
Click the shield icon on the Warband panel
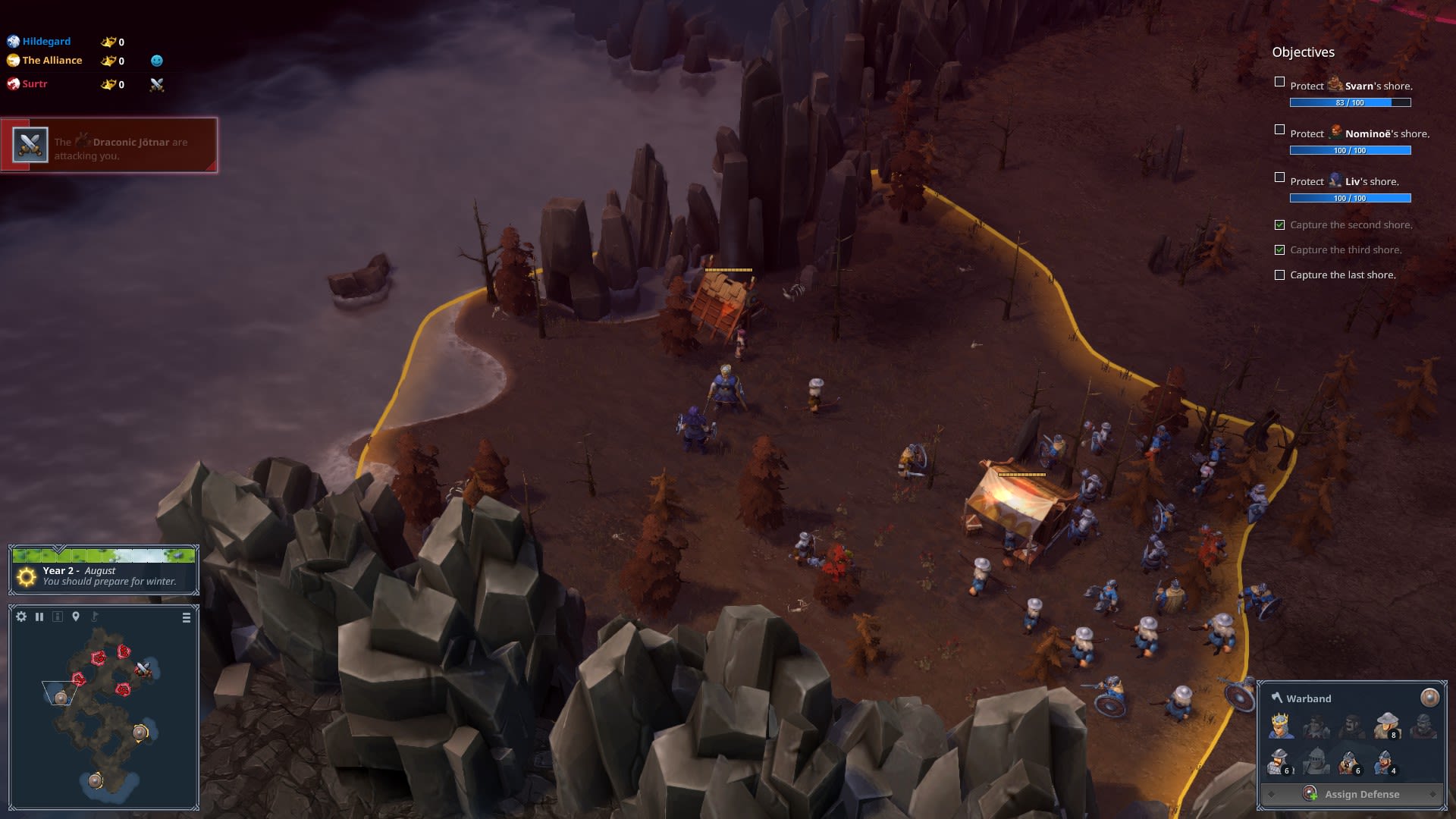coord(1429,698)
